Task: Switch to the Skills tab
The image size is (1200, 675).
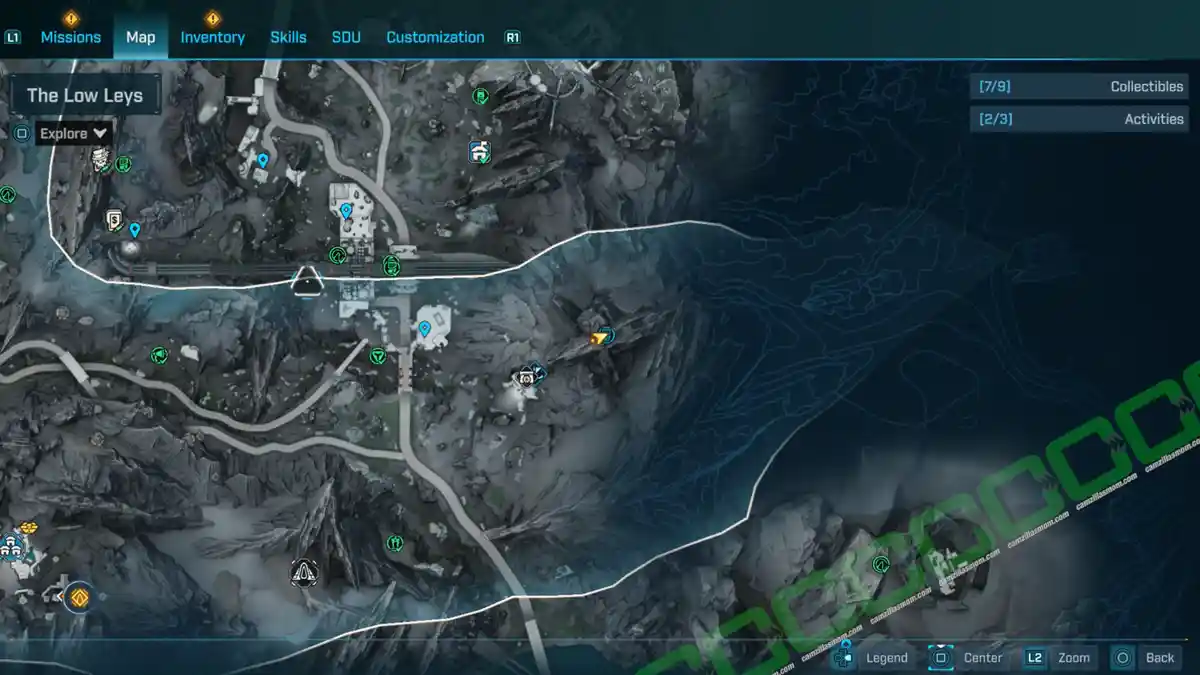Action: 288,37
